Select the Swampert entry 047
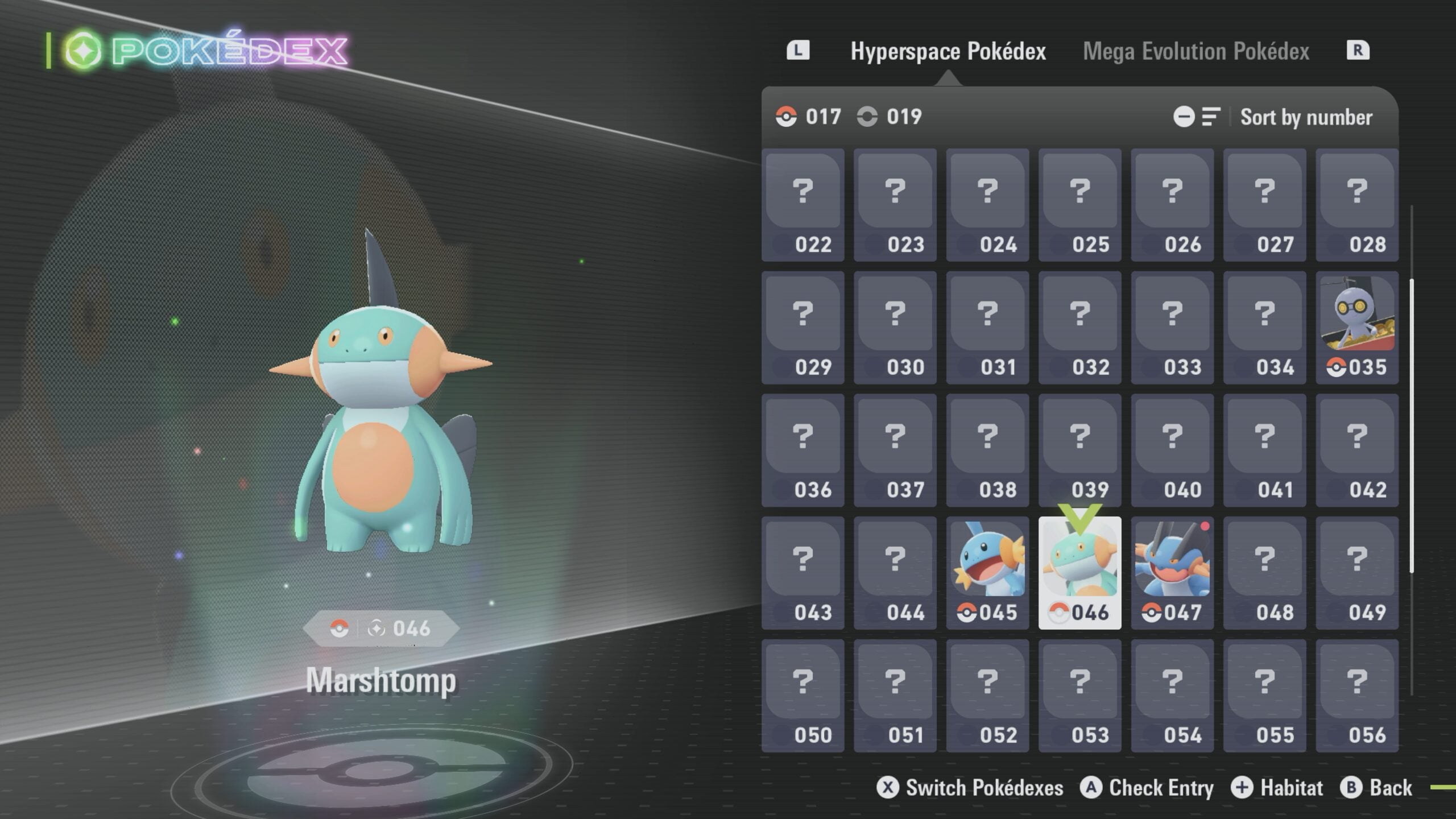The height and width of the screenshot is (819, 1456). 1172,573
